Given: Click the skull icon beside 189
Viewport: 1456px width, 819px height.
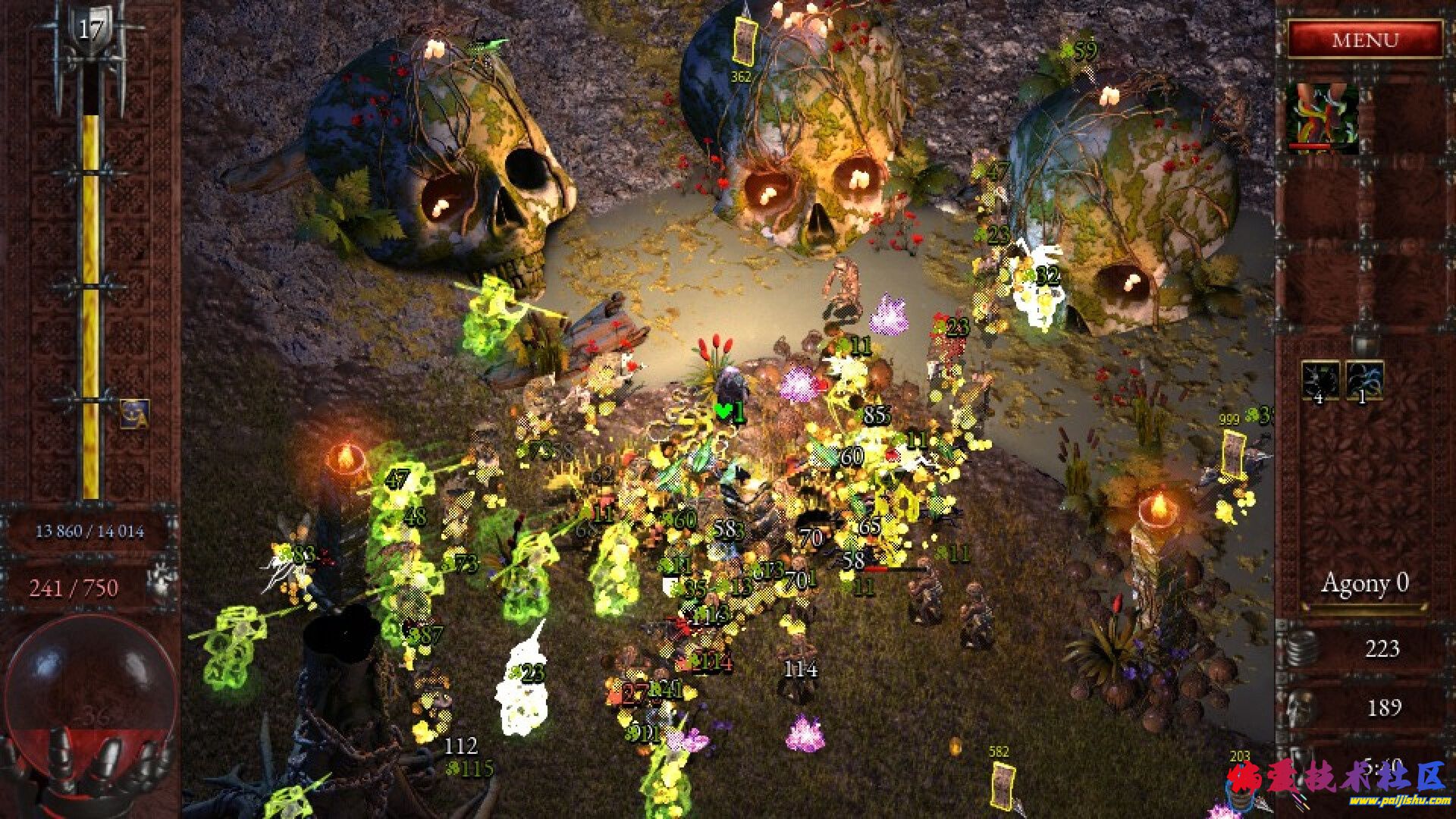Looking at the screenshot, I should pos(1301,707).
